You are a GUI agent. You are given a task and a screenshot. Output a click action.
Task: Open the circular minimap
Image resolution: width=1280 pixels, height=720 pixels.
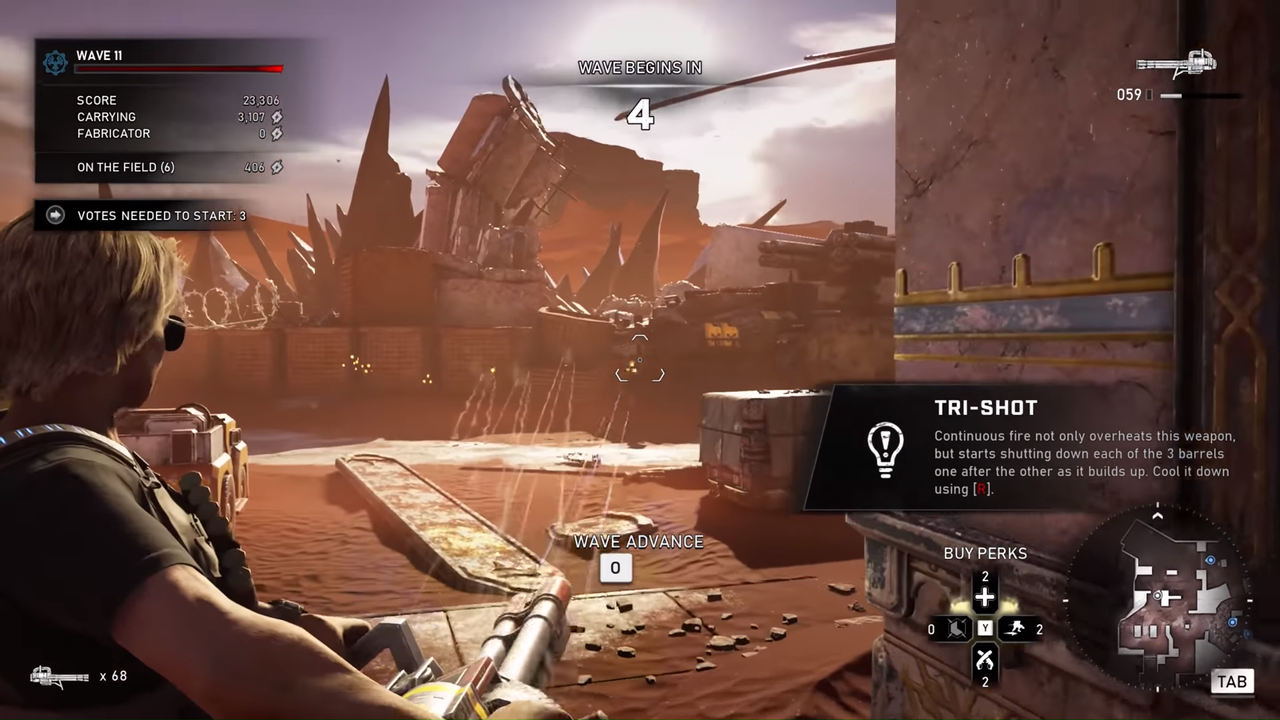click(1158, 598)
